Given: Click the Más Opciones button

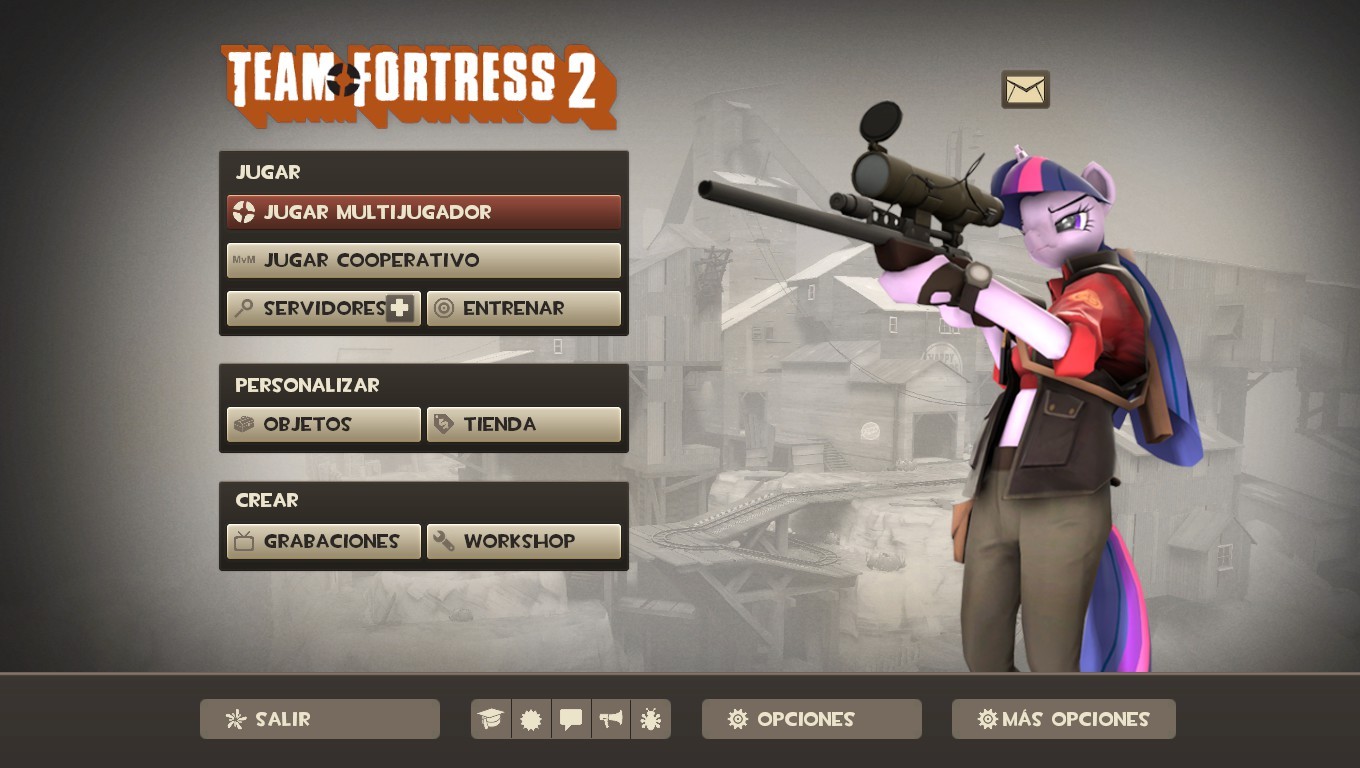Looking at the screenshot, I should (1063, 719).
